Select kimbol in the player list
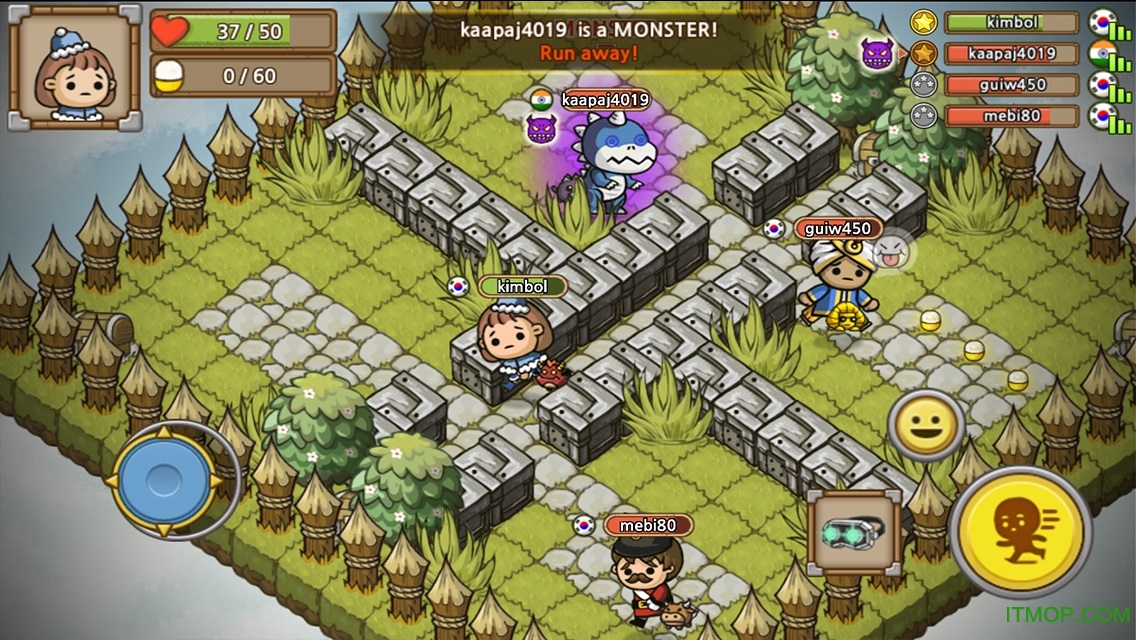This screenshot has height=640, width=1136. tap(1011, 22)
